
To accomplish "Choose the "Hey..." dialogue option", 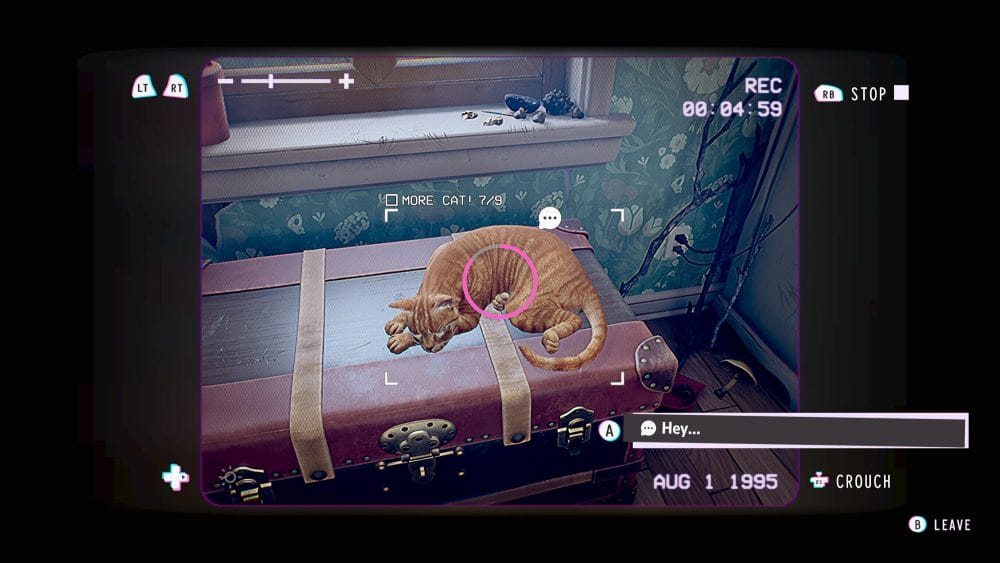I will click(795, 429).
